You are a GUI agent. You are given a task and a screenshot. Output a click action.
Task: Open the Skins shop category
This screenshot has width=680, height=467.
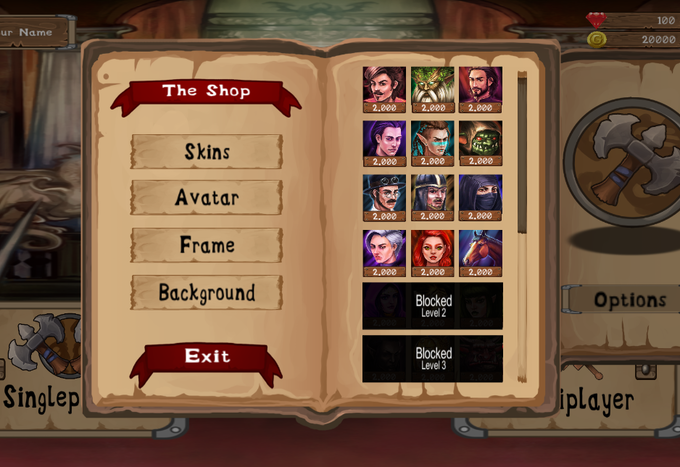coord(207,152)
